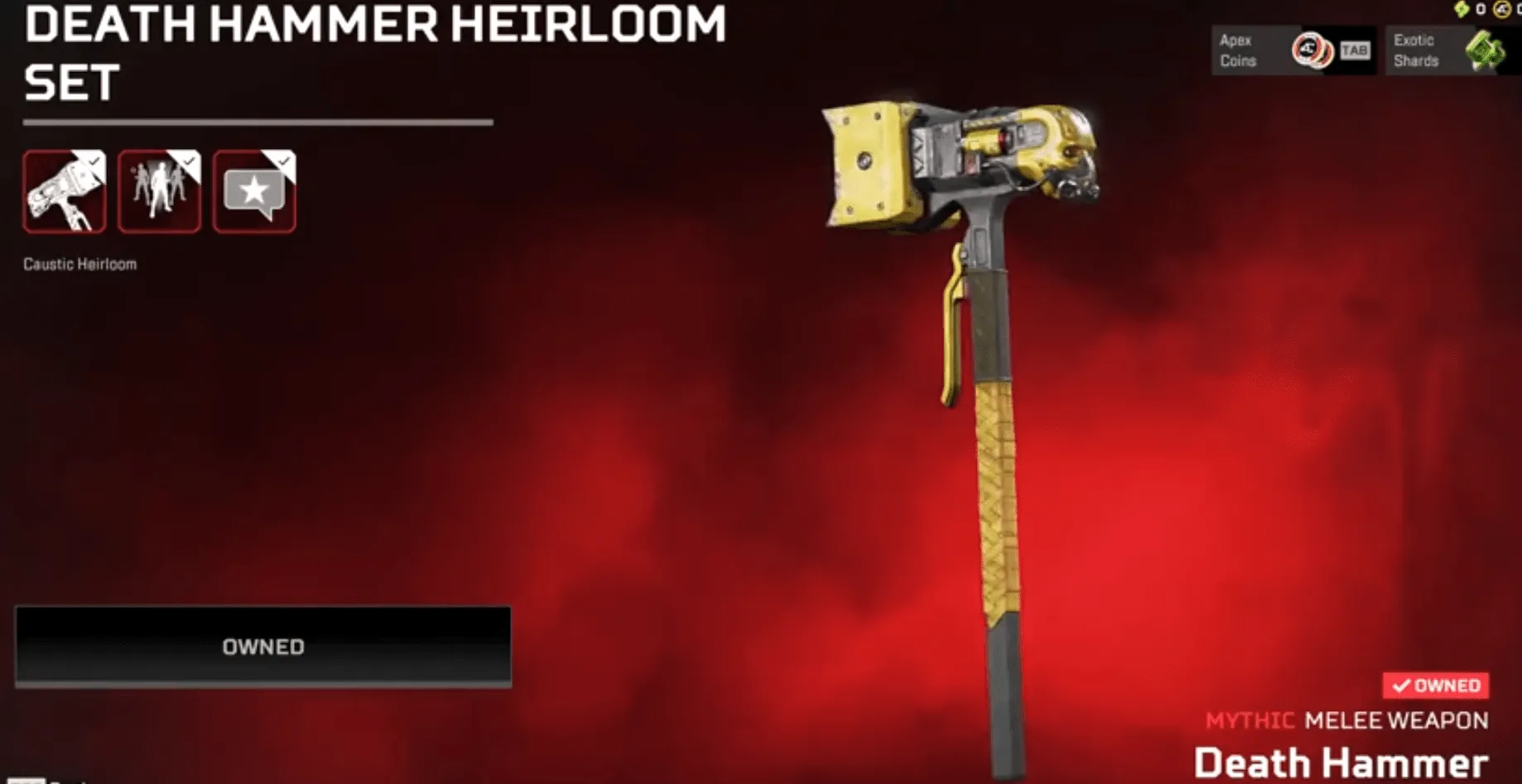Screen dimensions: 1522x784
Task: Click the OWNED button below the set items
Action: coord(263,646)
